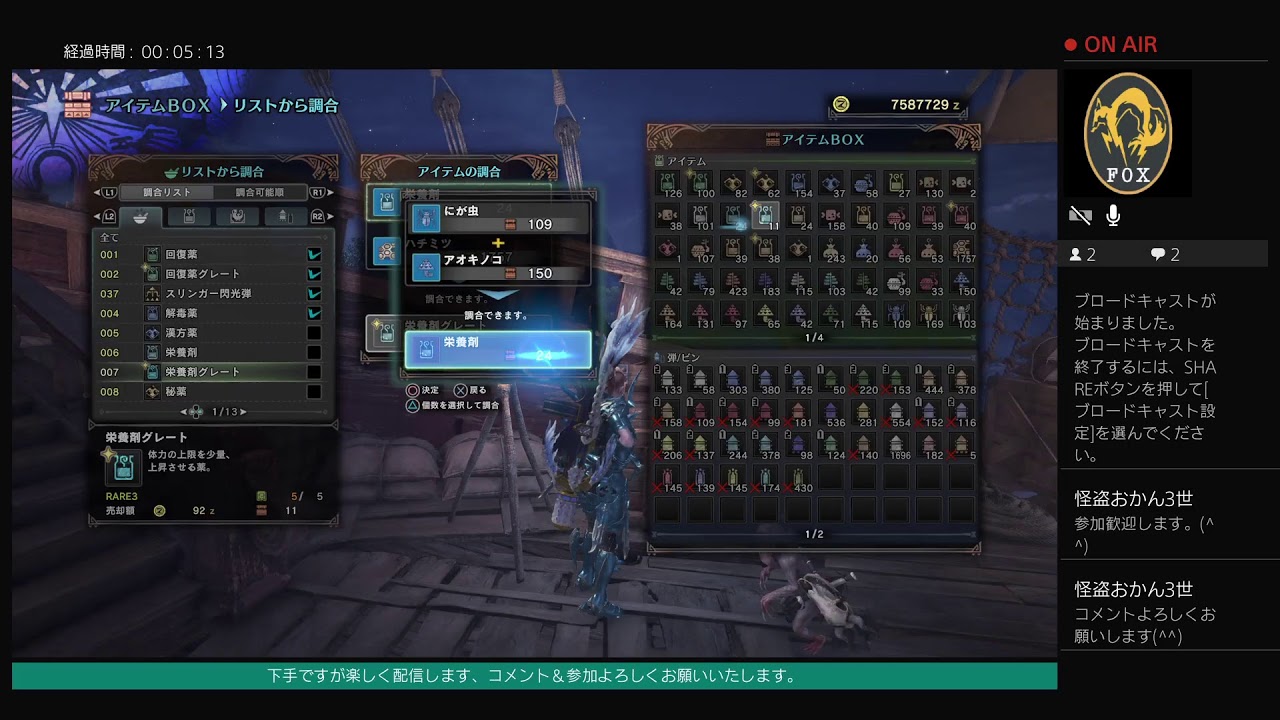
Task: Select the アオキノコ ingredient slot
Action: click(497, 266)
